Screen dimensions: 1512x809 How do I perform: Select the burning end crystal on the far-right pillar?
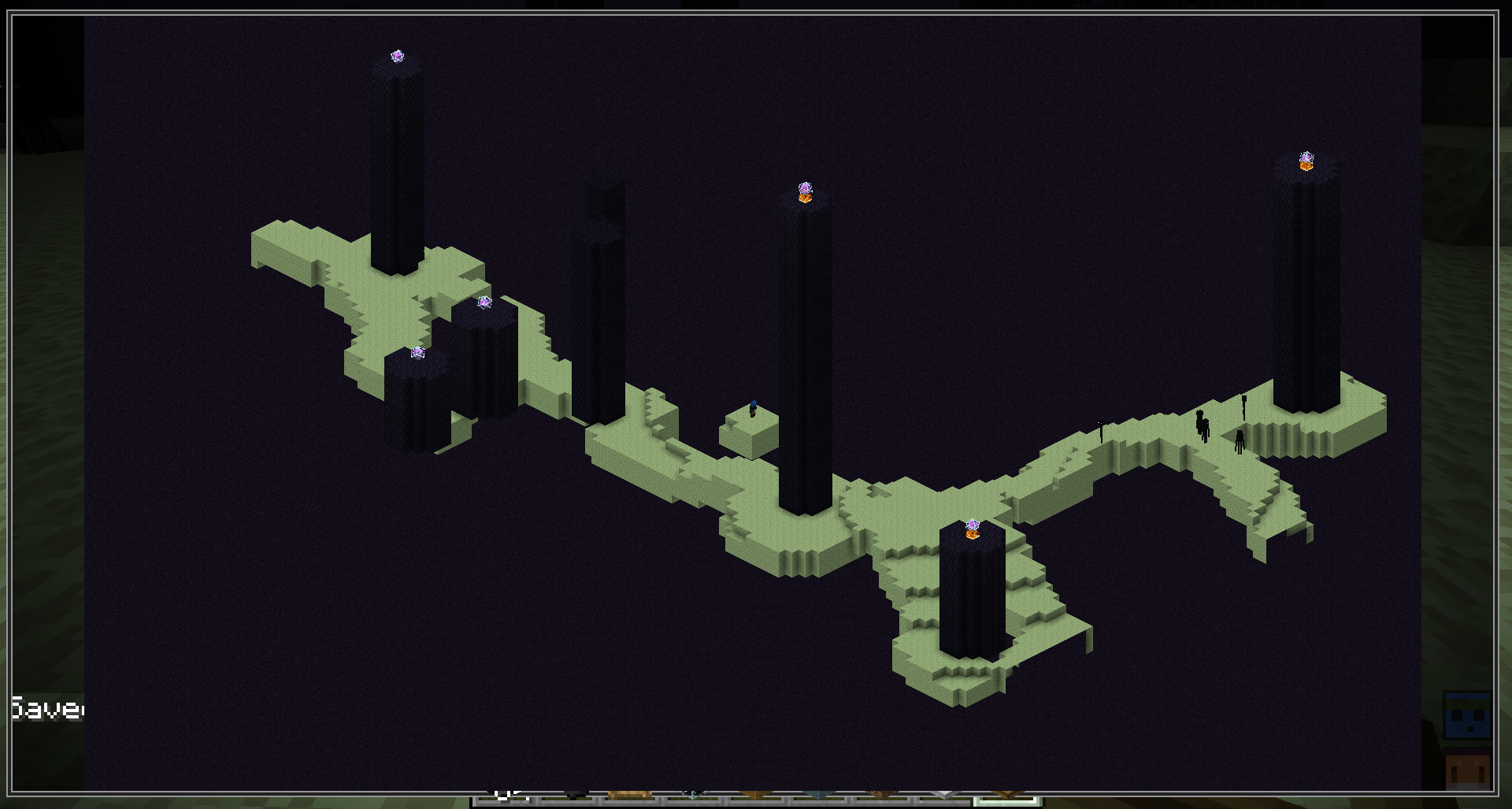point(1306,161)
